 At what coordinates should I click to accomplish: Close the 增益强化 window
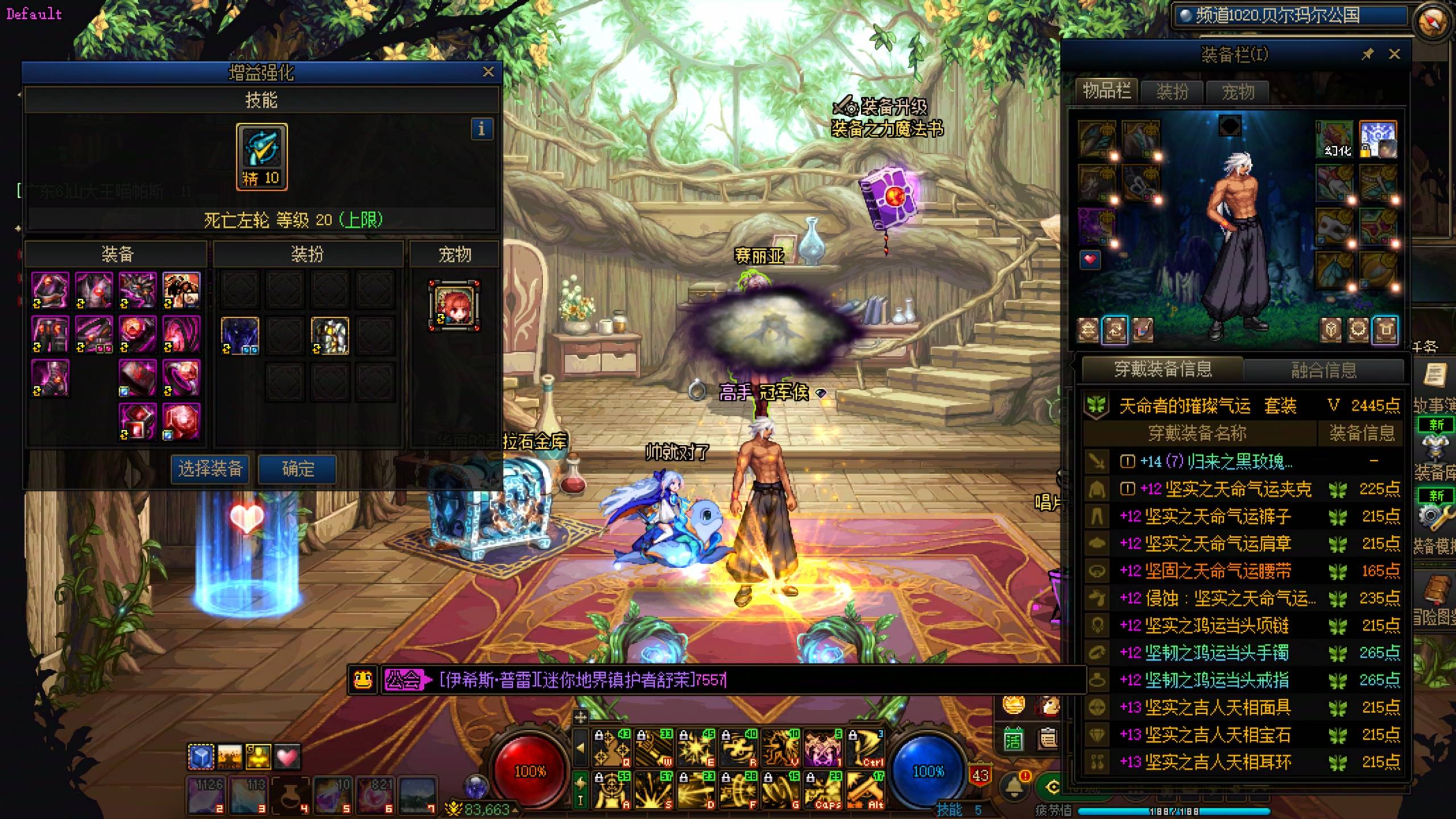(488, 72)
